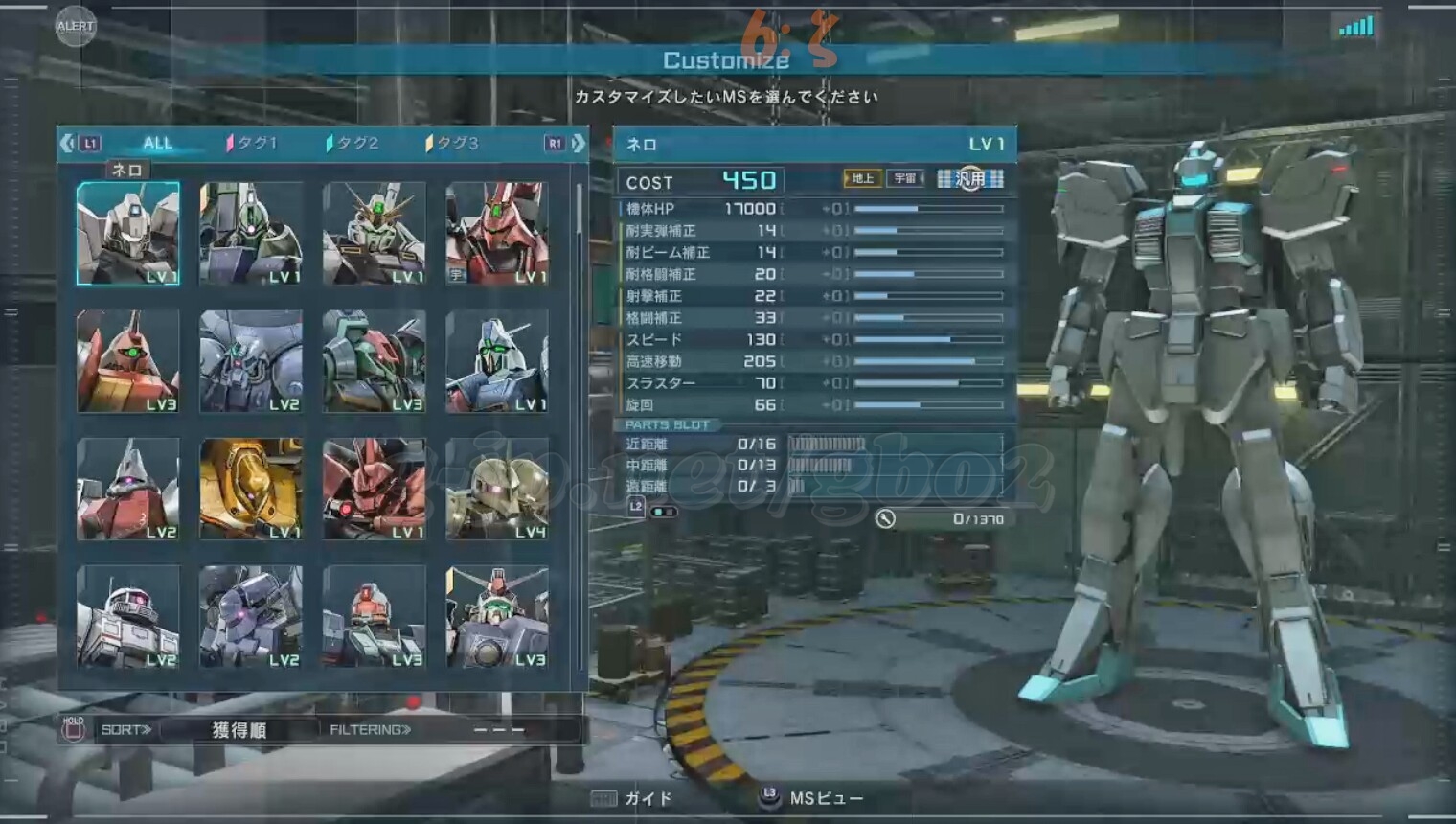This screenshot has width=1456, height=824.
Task: Switch to the タグ2 cyan tag tab
Action: [353, 143]
